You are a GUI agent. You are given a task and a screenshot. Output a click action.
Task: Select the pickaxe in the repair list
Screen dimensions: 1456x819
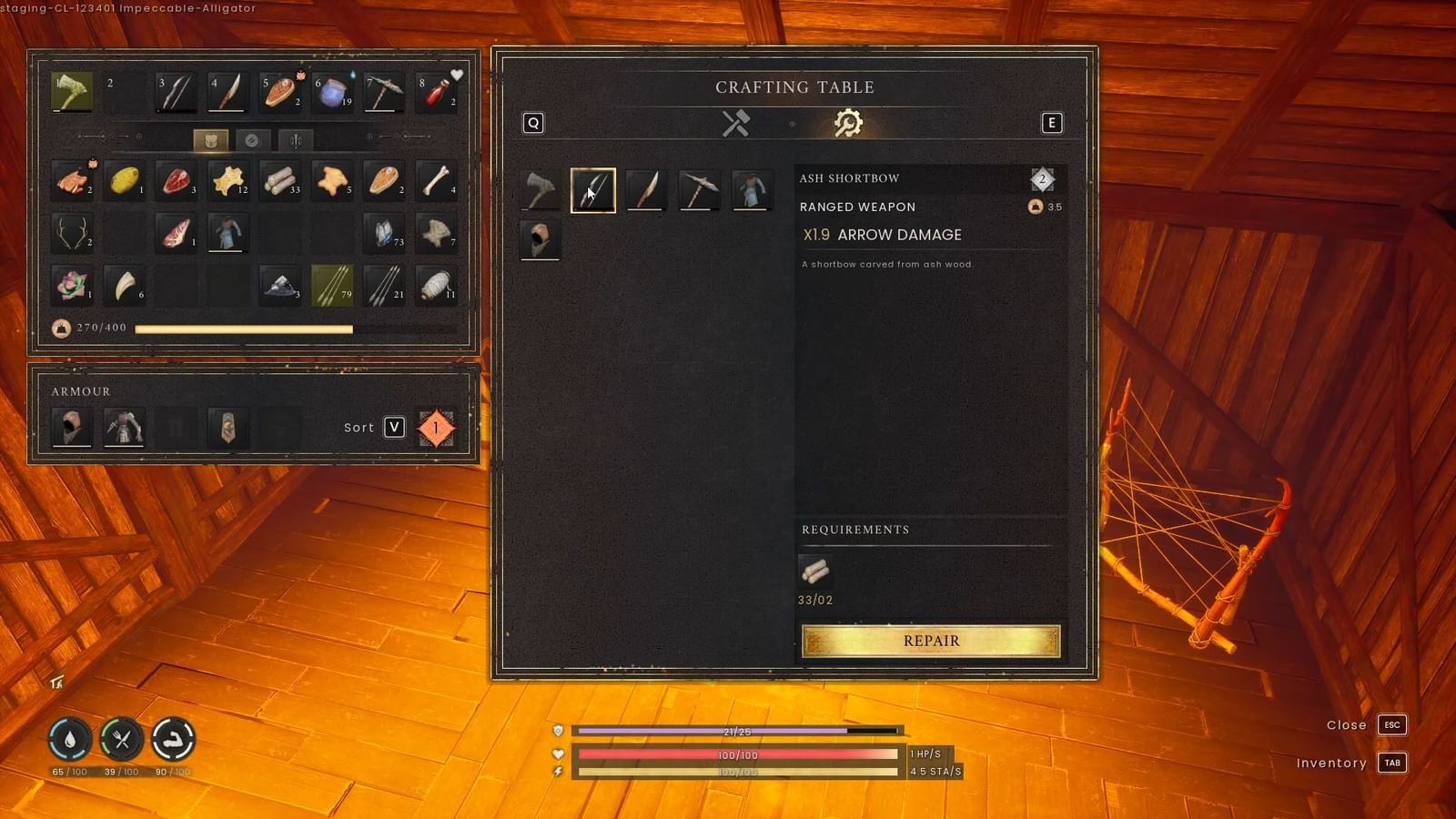click(x=698, y=190)
